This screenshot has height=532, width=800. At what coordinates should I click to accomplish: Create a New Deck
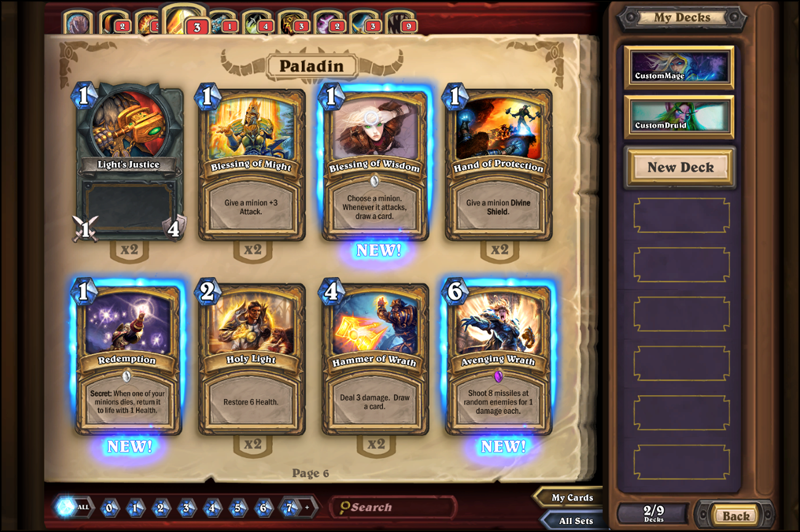680,167
